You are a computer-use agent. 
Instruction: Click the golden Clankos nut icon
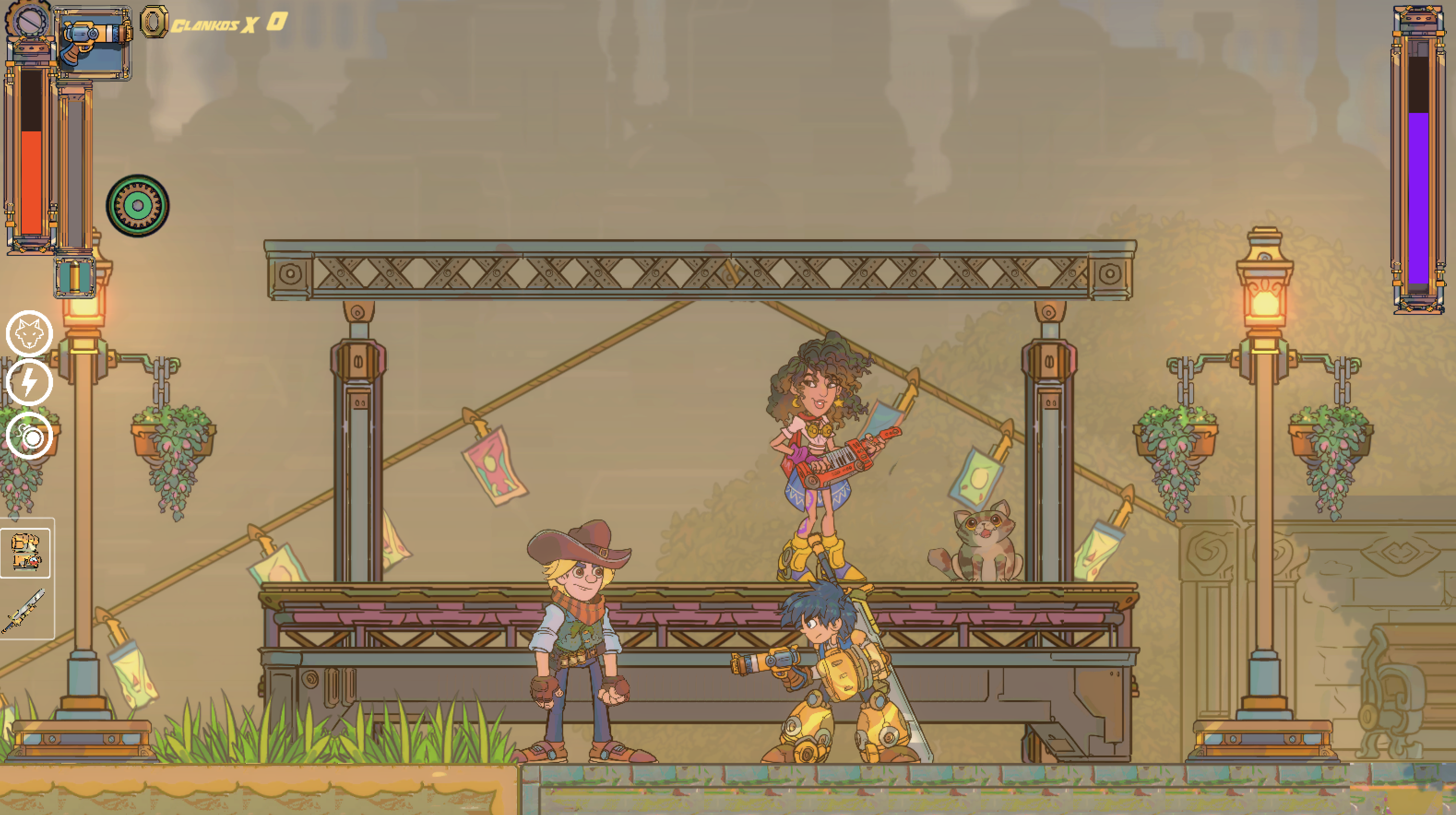click(154, 22)
